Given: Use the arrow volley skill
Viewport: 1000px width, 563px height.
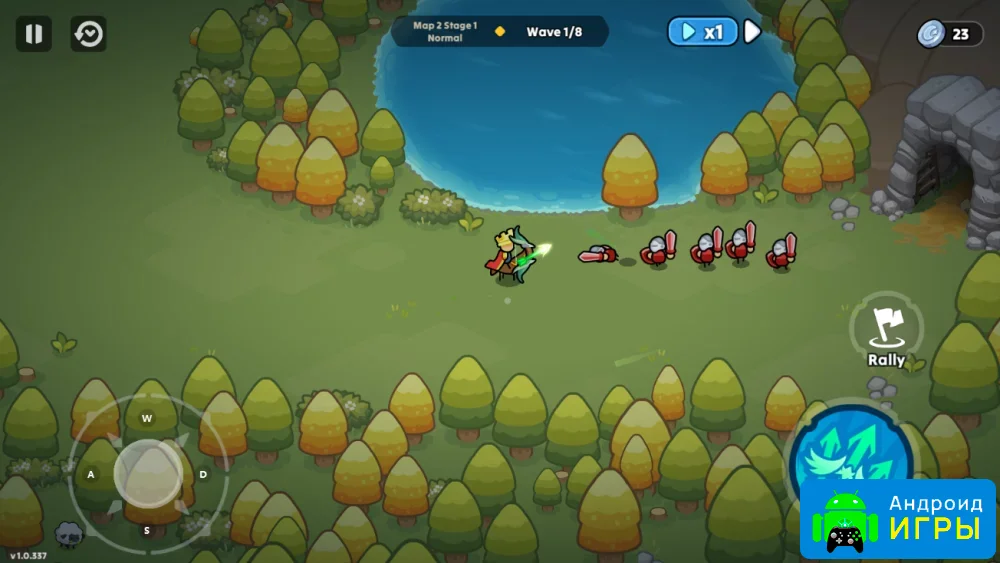Looking at the screenshot, I should [848, 455].
